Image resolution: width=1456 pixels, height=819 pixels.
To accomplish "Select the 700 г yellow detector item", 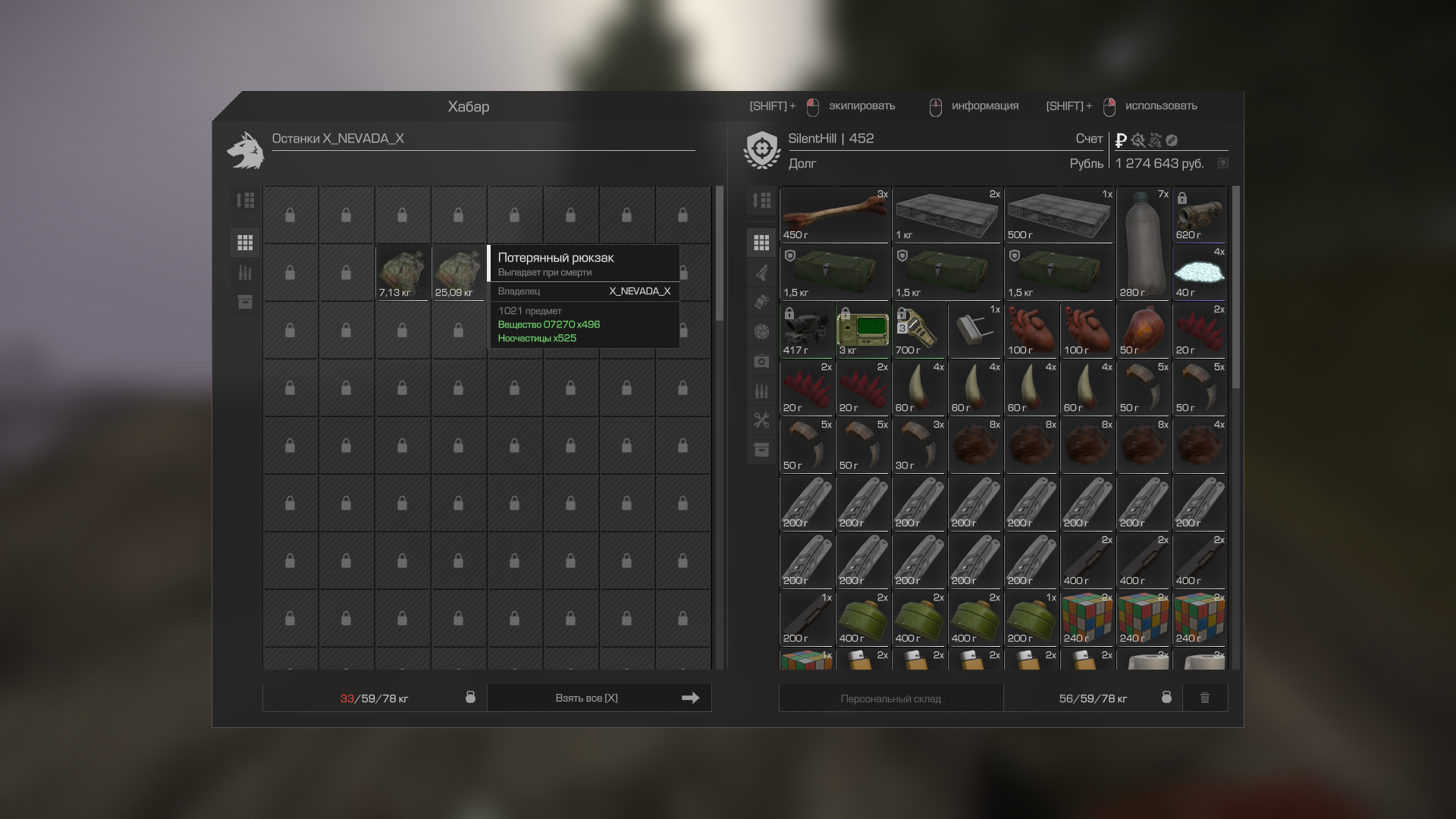I will 918,330.
